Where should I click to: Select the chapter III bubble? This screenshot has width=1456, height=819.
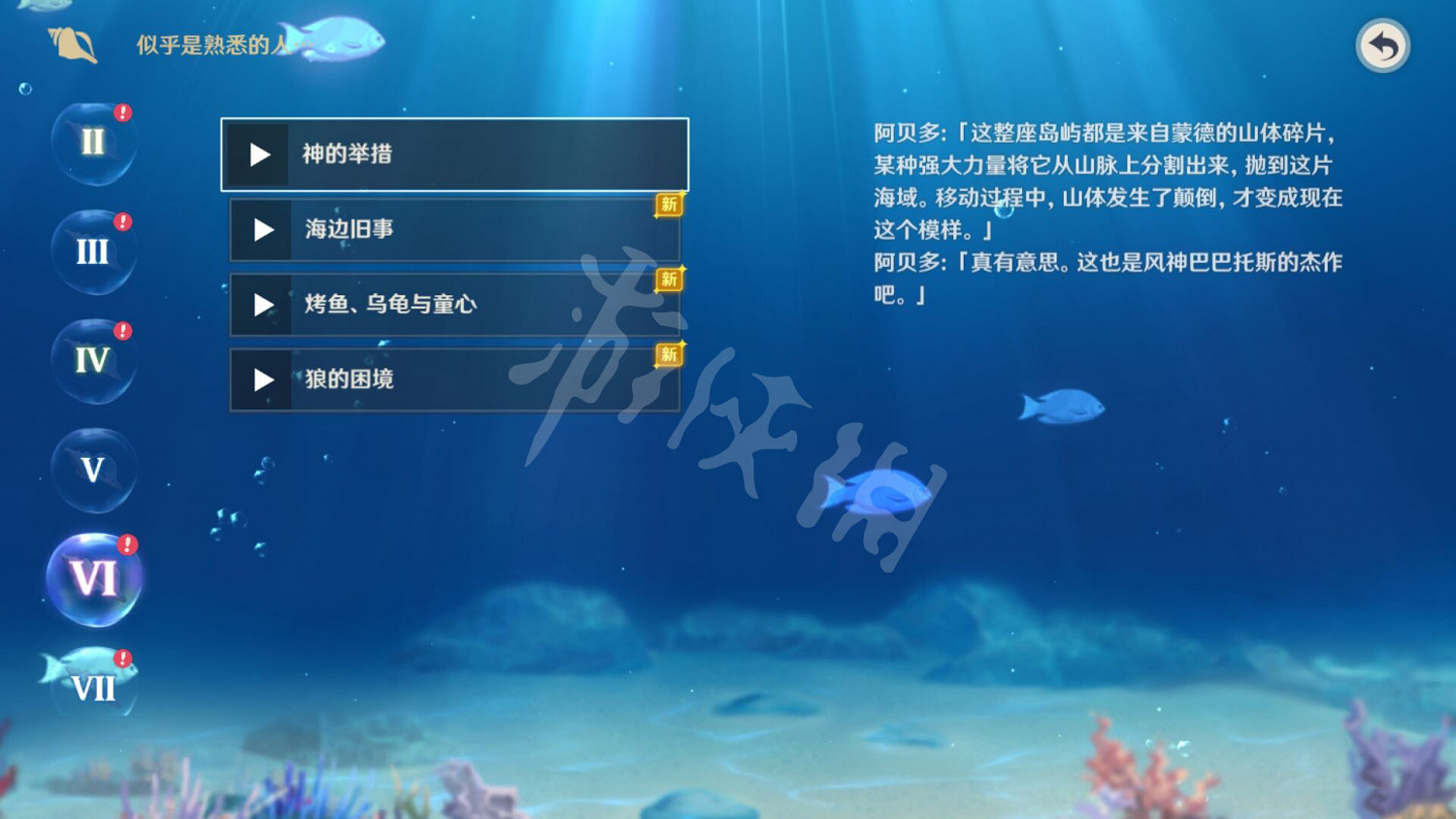click(x=92, y=252)
